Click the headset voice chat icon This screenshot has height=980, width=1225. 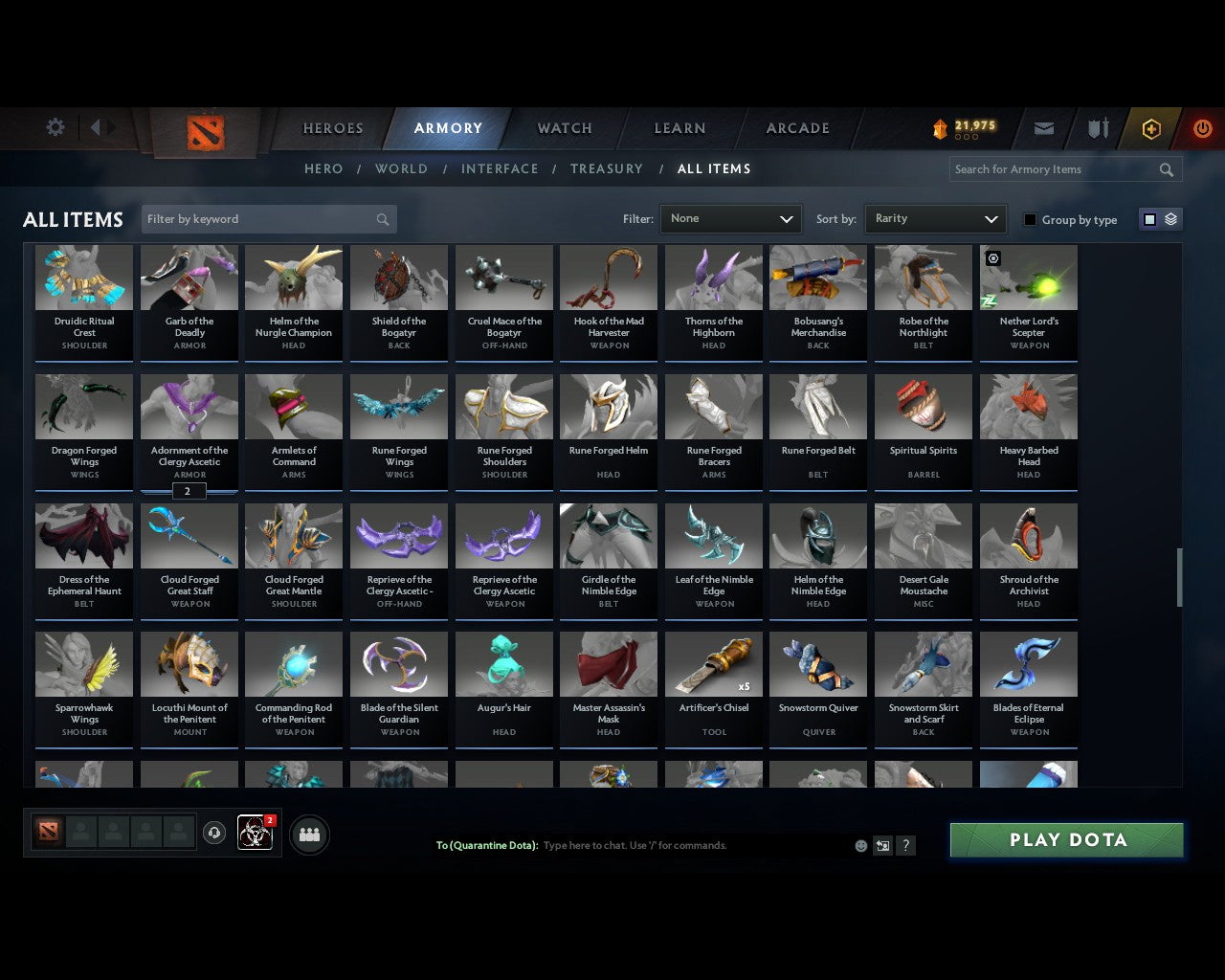(214, 832)
